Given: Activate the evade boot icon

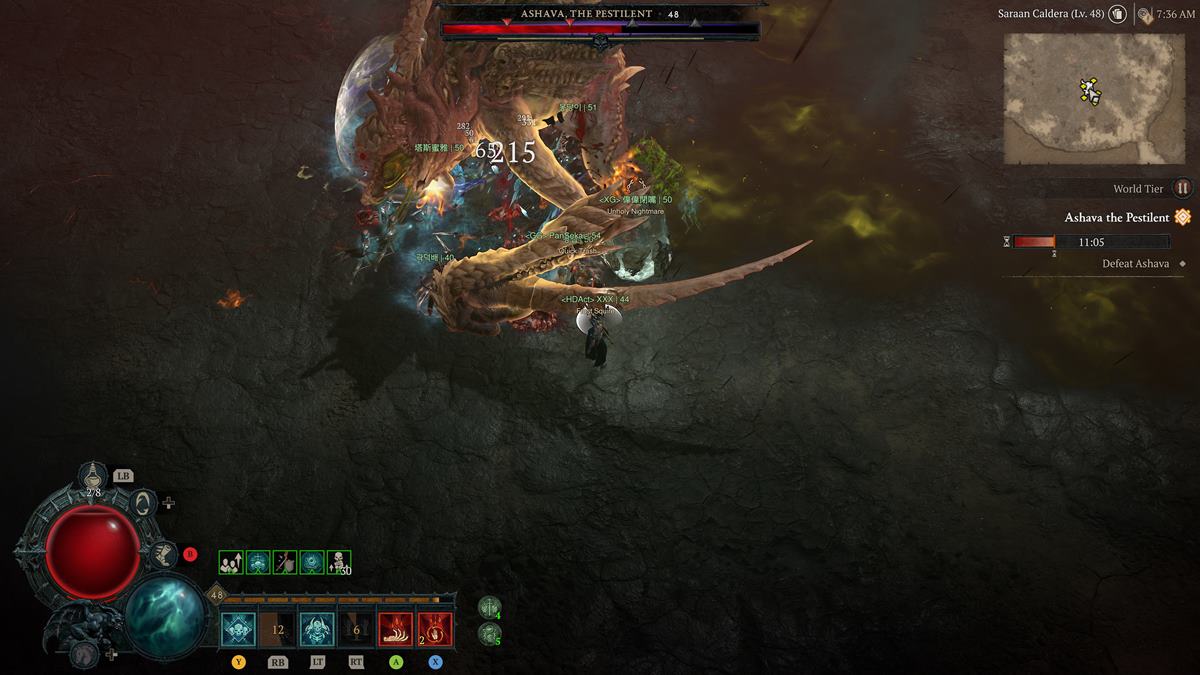Looking at the screenshot, I should pos(161,553).
